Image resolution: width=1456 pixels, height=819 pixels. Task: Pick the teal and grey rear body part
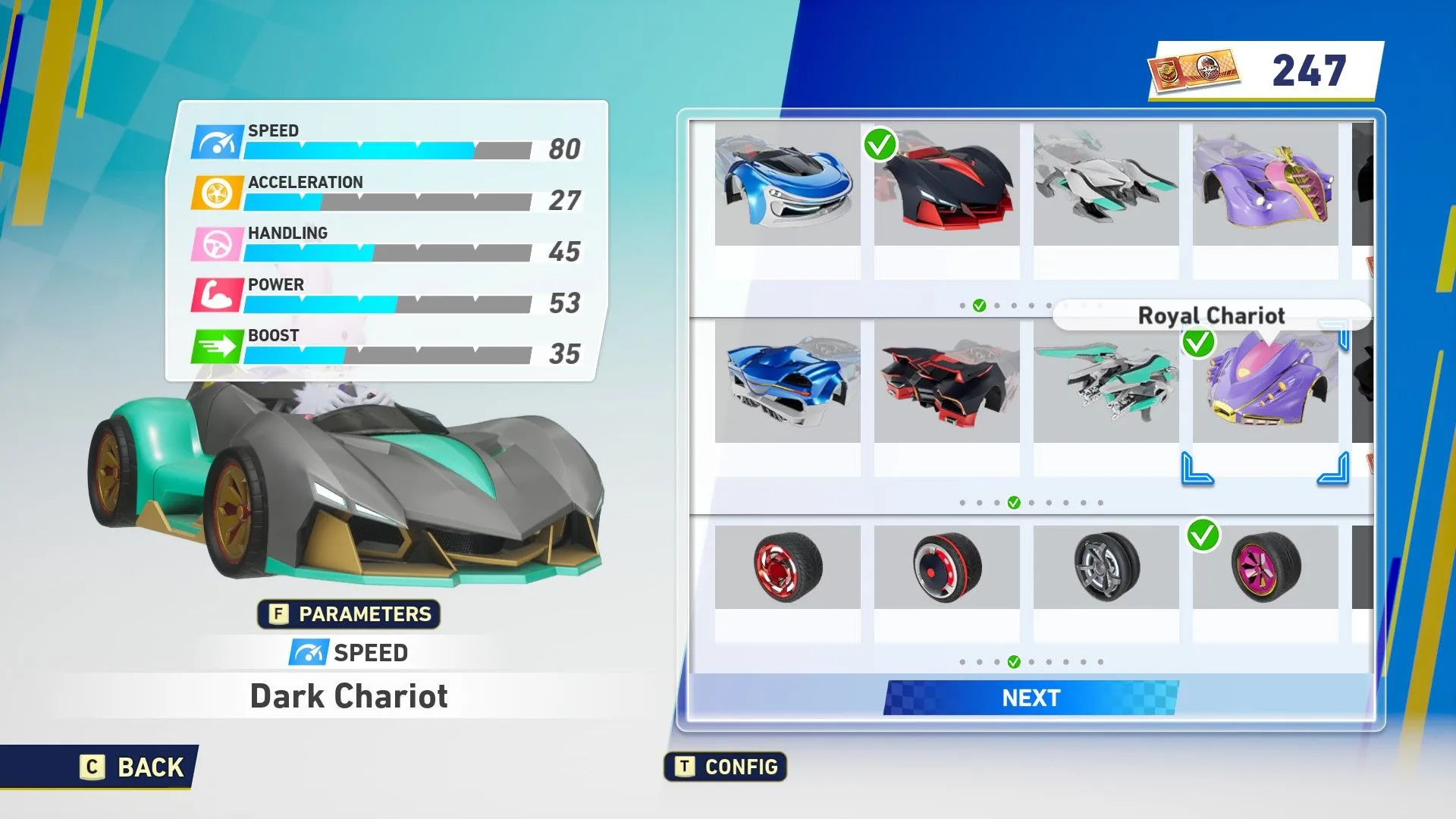(x=1106, y=382)
